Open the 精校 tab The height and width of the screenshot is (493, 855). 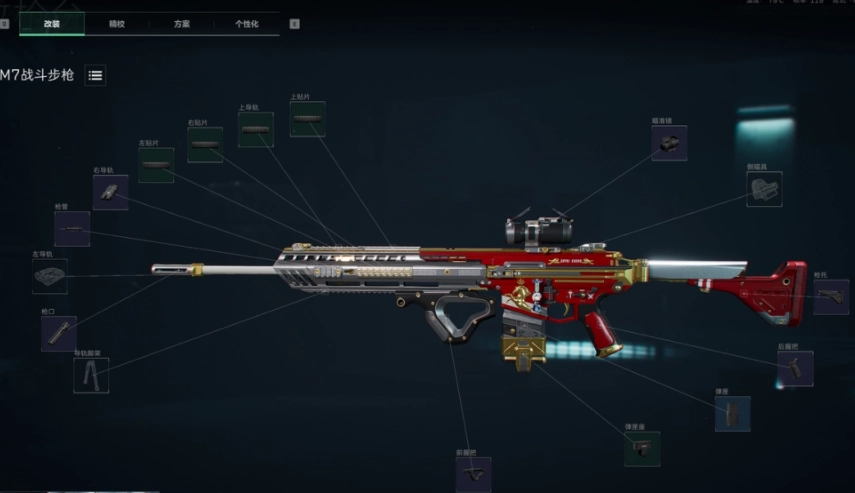click(117, 23)
